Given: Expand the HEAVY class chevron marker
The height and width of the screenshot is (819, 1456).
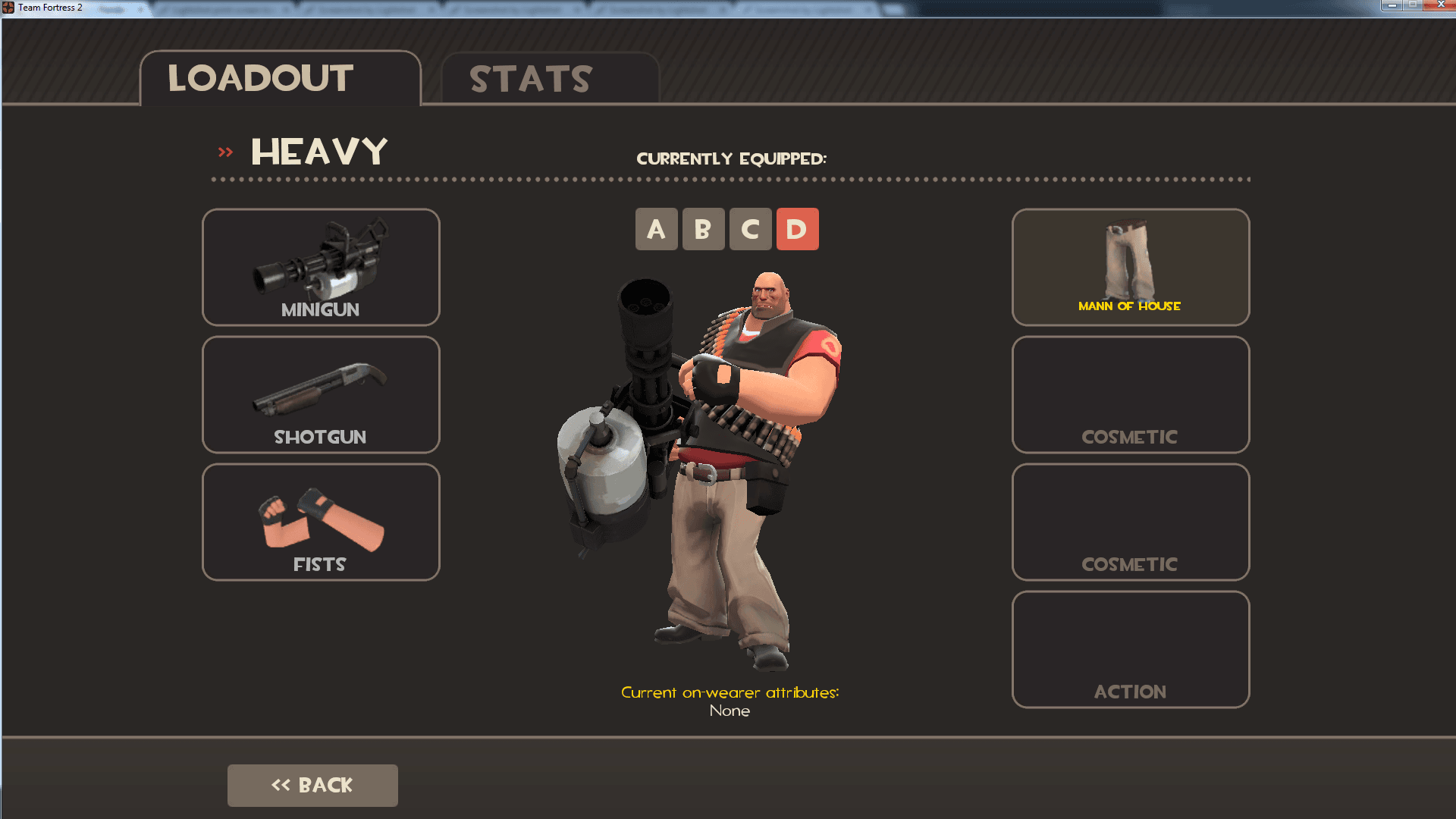Looking at the screenshot, I should [224, 150].
